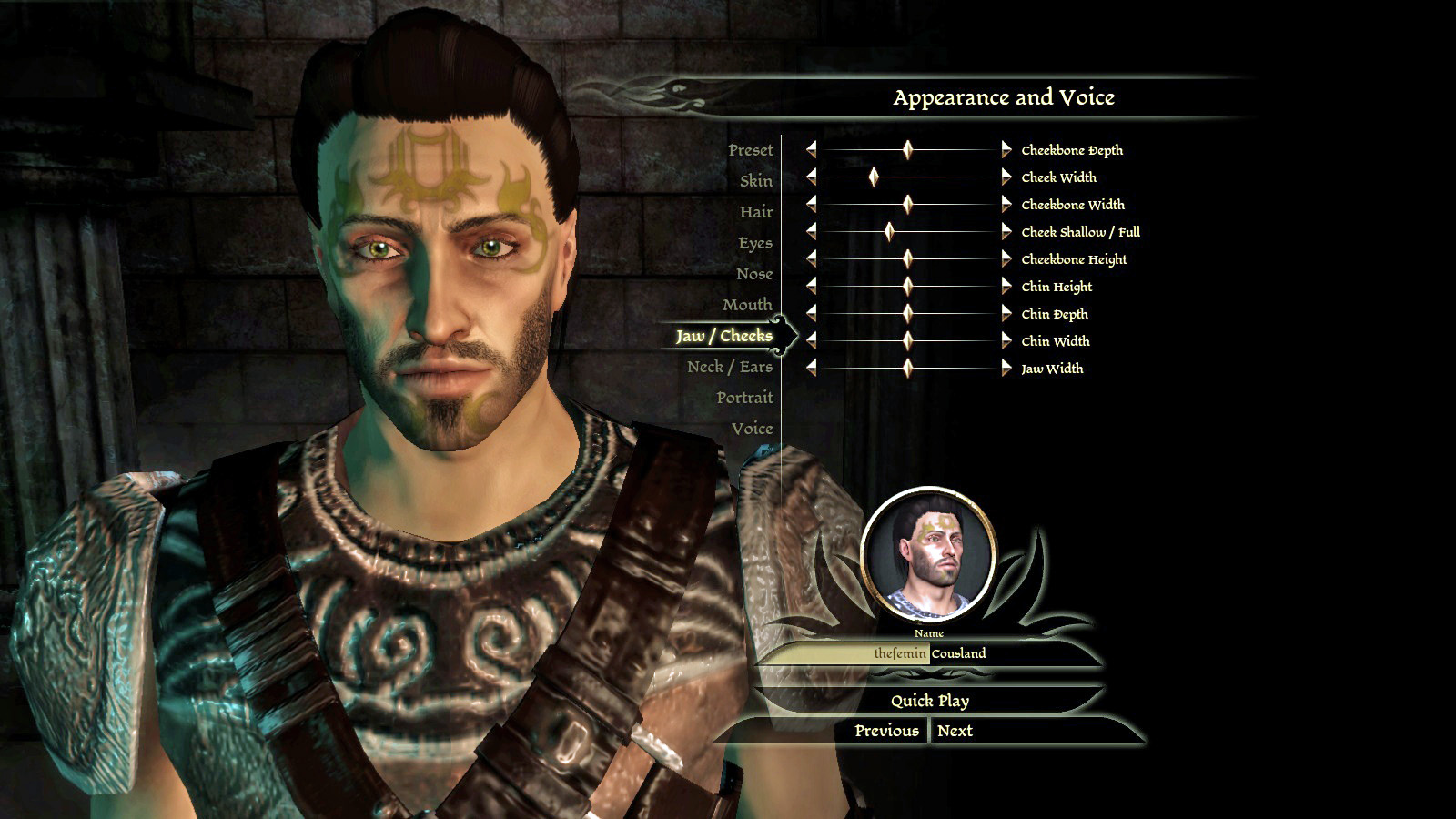Image resolution: width=1456 pixels, height=819 pixels.
Task: Proceed with the Next button
Action: click(955, 731)
